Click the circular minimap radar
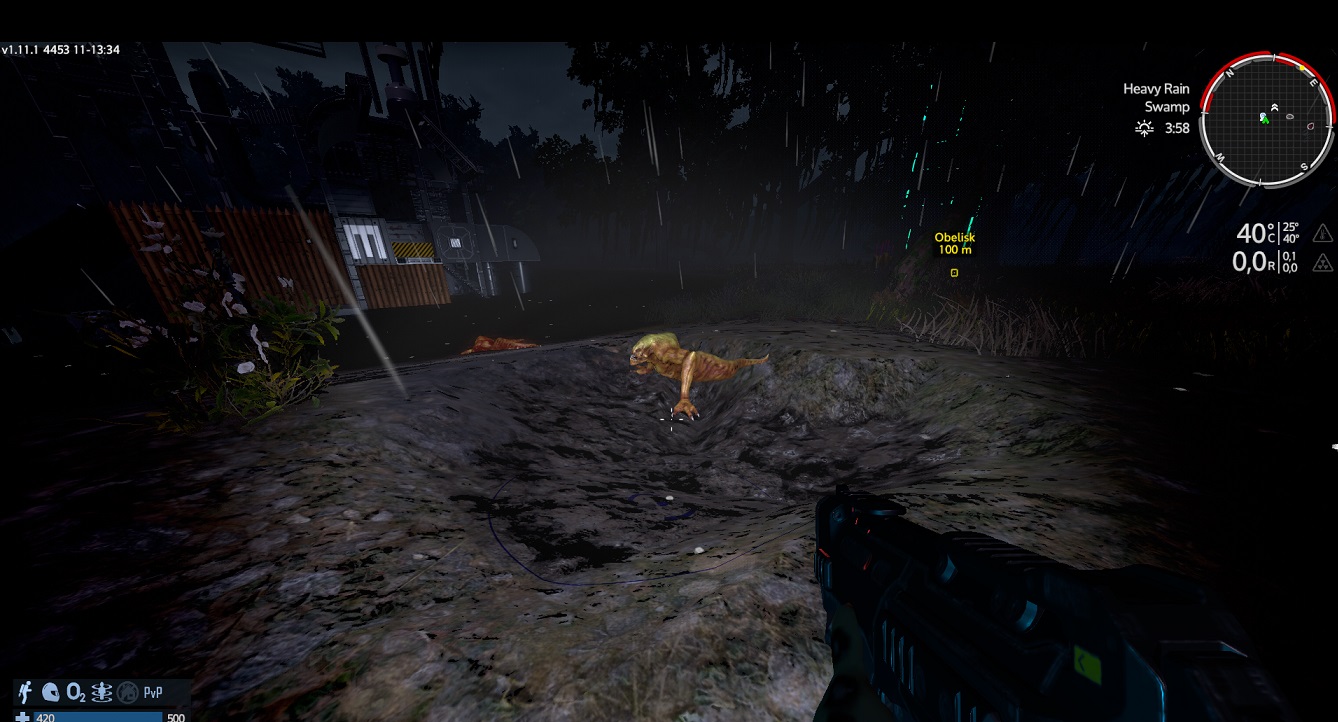Image resolution: width=1338 pixels, height=722 pixels. (1267, 119)
